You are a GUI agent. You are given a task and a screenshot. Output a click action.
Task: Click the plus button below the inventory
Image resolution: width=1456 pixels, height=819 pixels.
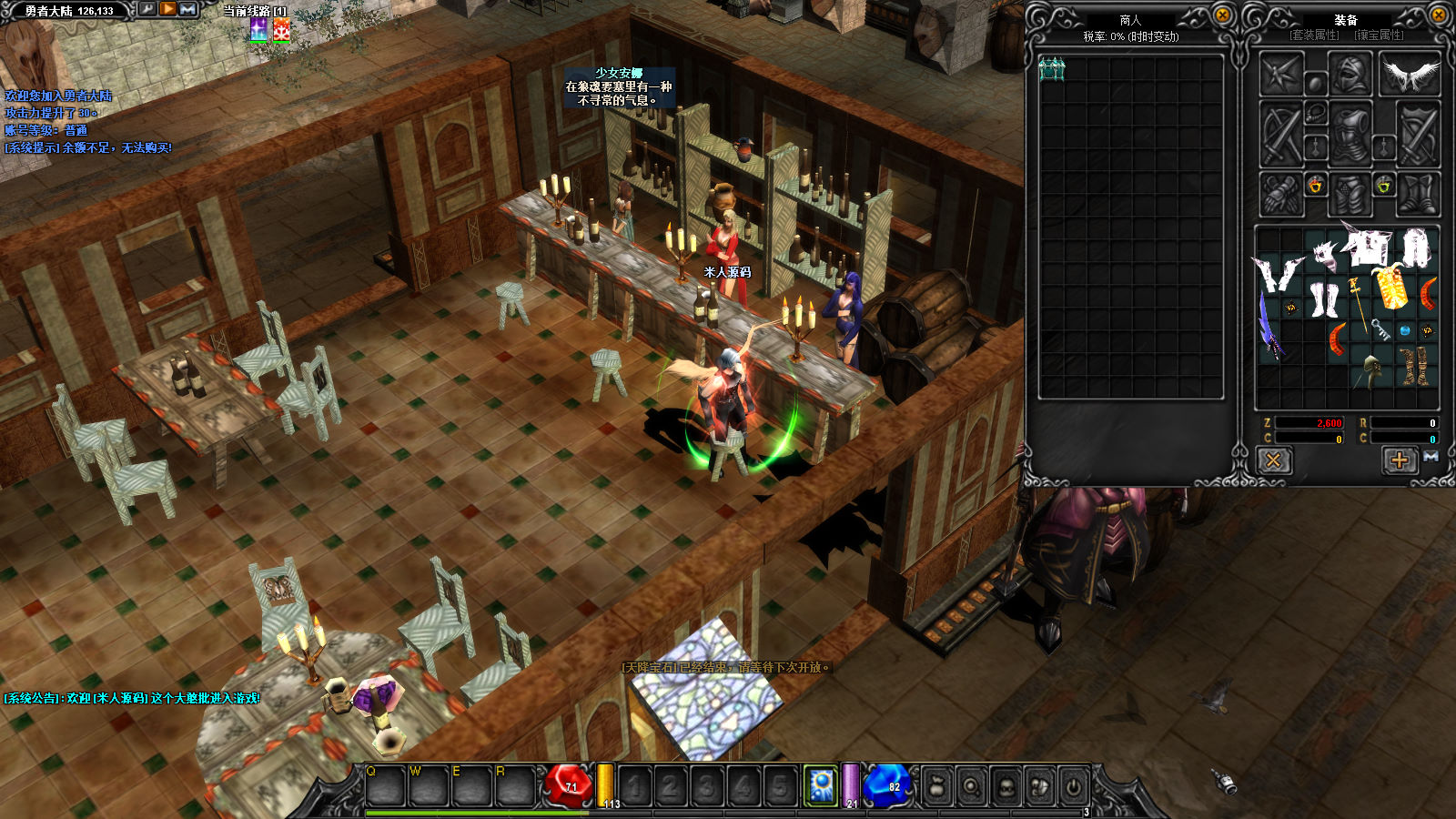pyautogui.click(x=1400, y=460)
